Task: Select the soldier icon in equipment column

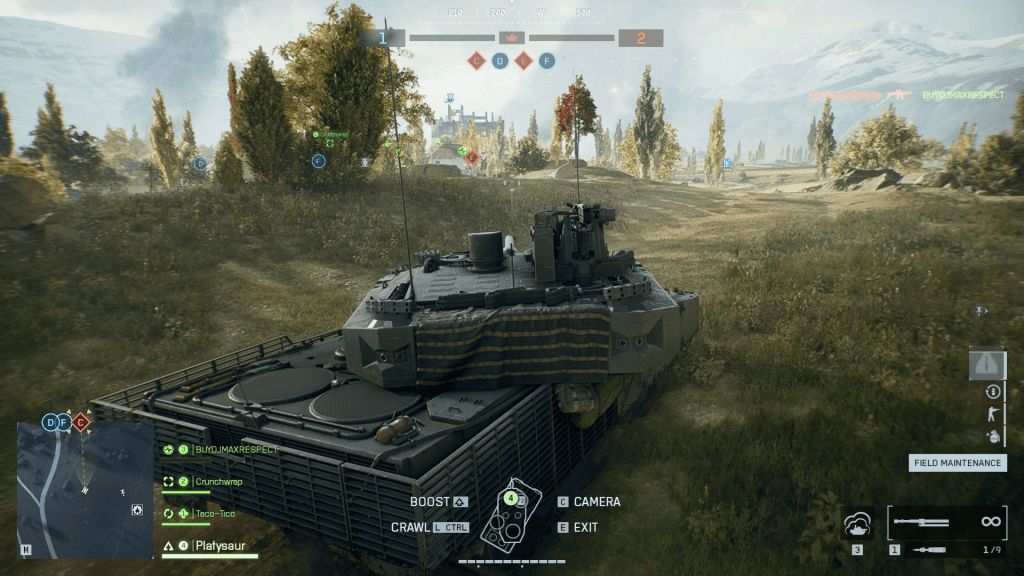Action: click(993, 414)
